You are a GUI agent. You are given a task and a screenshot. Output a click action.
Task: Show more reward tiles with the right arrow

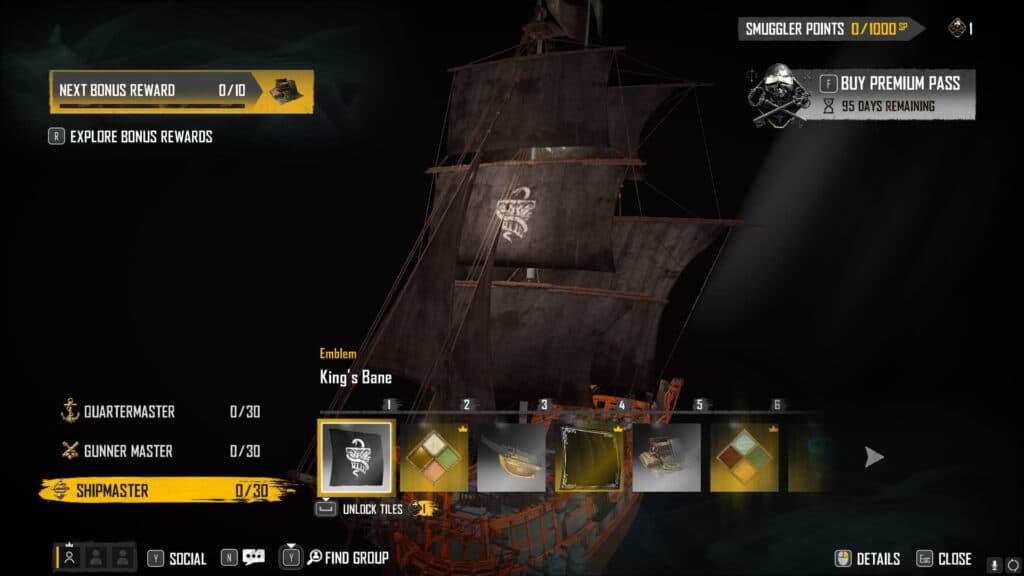point(874,456)
